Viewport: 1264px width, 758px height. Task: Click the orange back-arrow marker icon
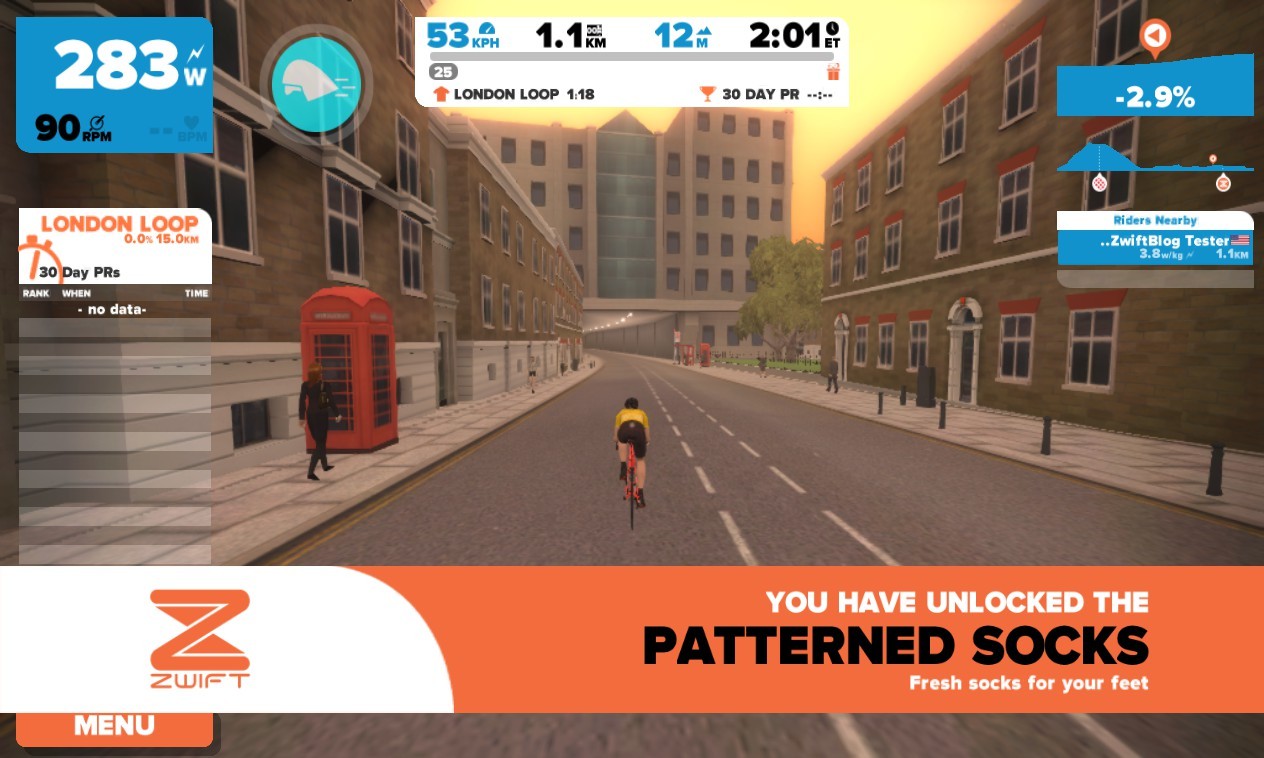[x=1154, y=37]
